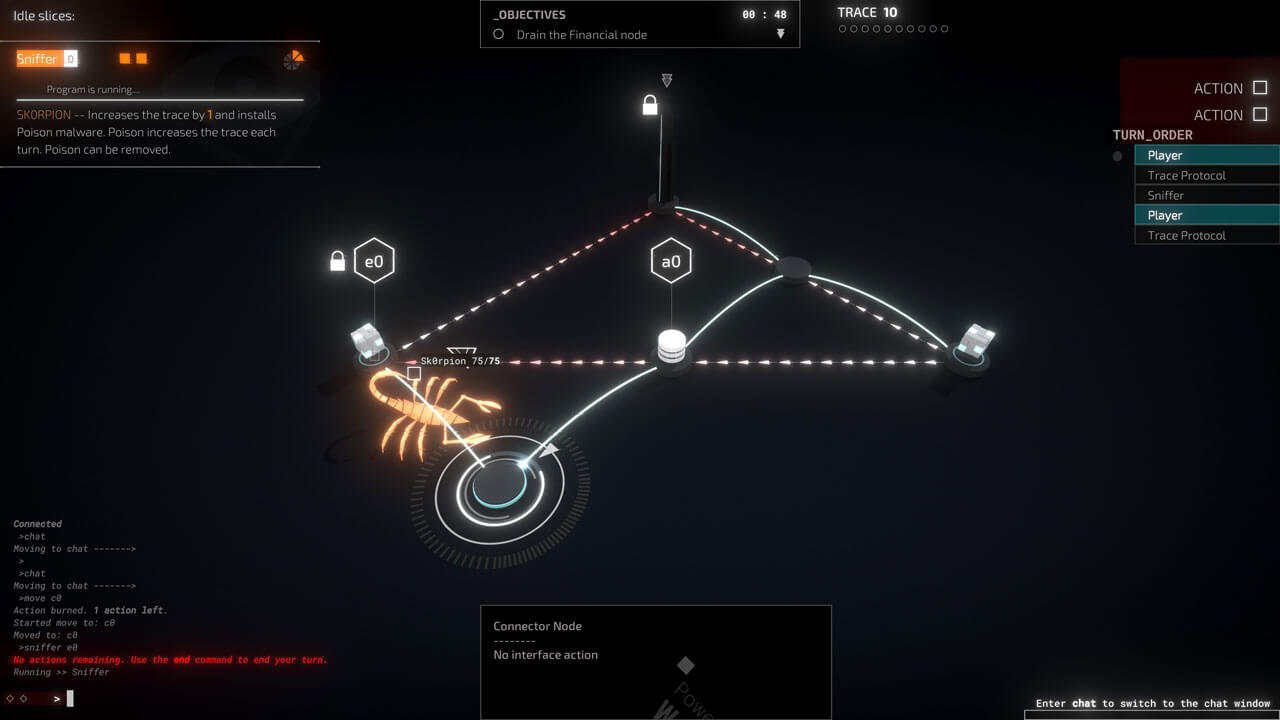
Task: Select the Sniffer program under Idle slices
Action: pos(37,59)
